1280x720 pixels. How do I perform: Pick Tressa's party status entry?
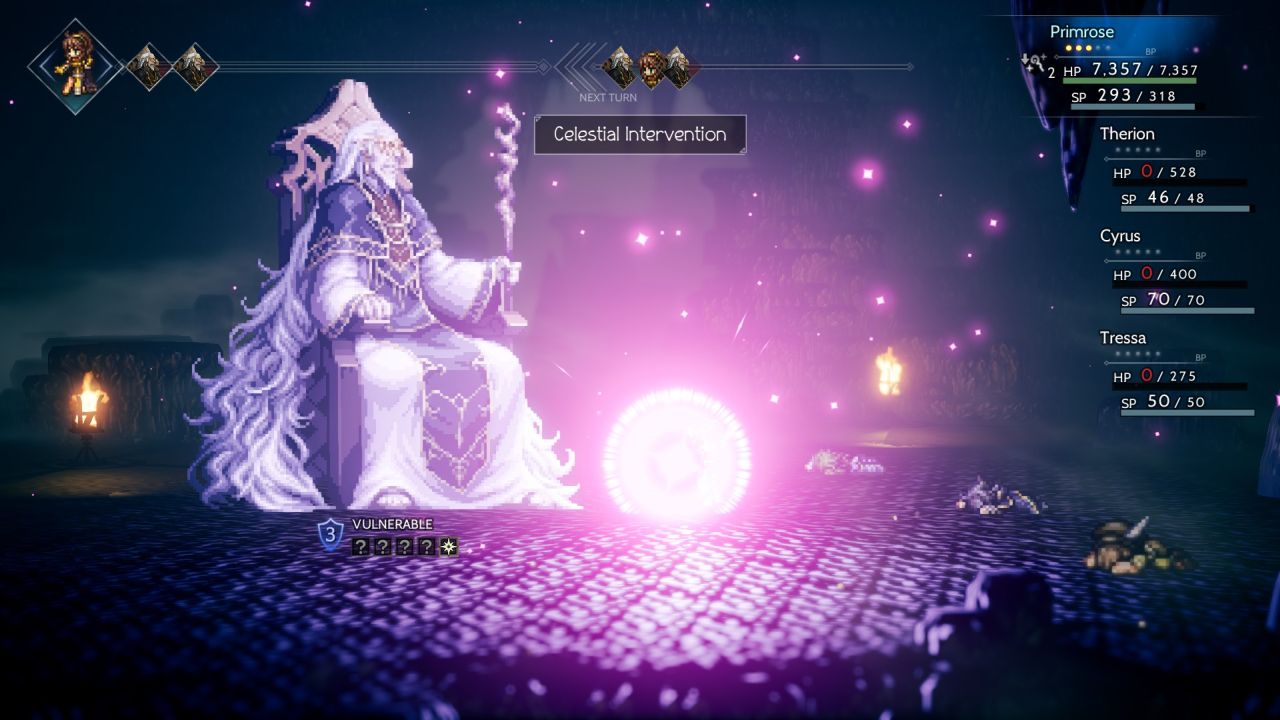point(1123,338)
